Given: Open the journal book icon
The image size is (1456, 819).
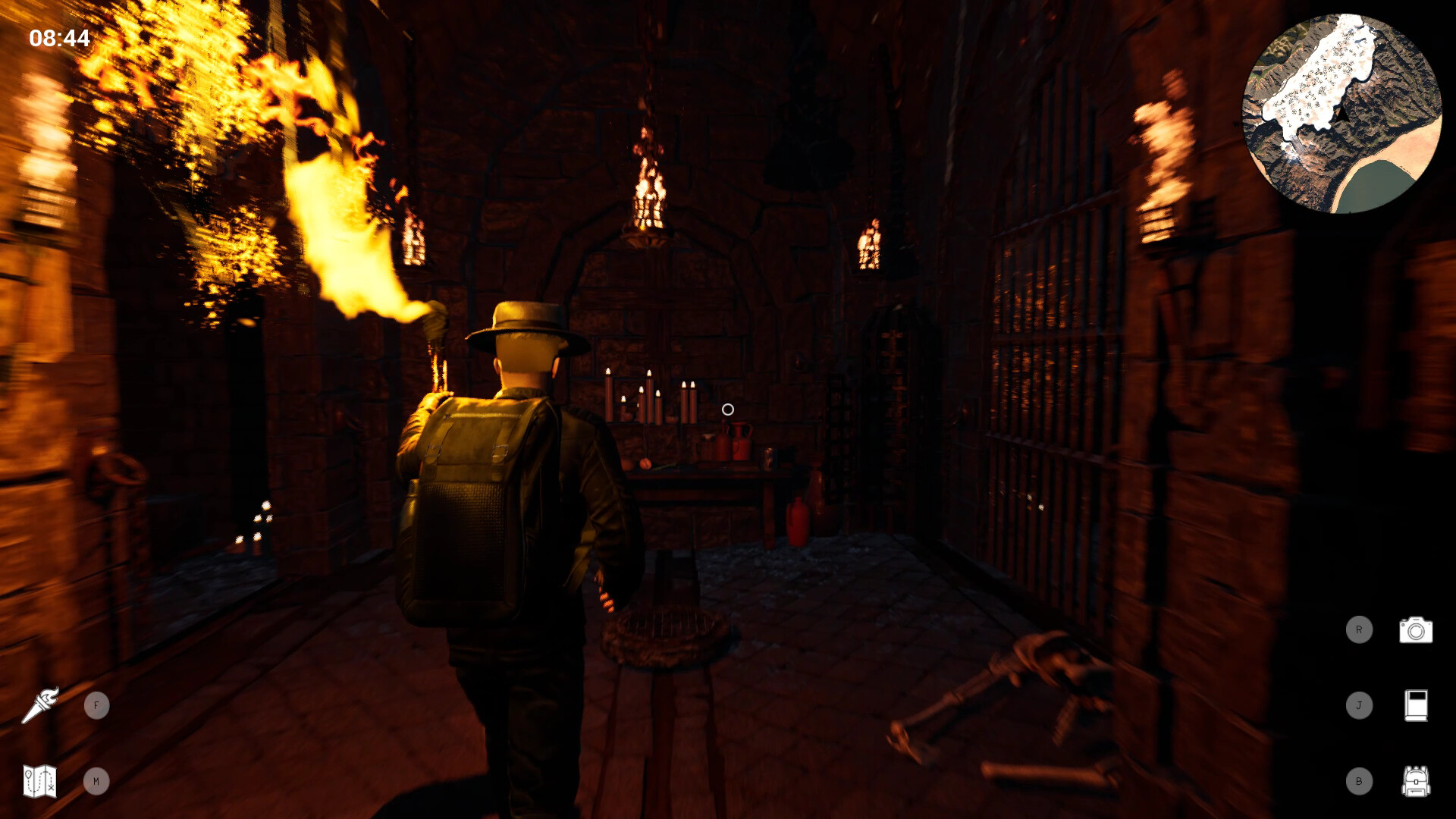Looking at the screenshot, I should [1417, 704].
